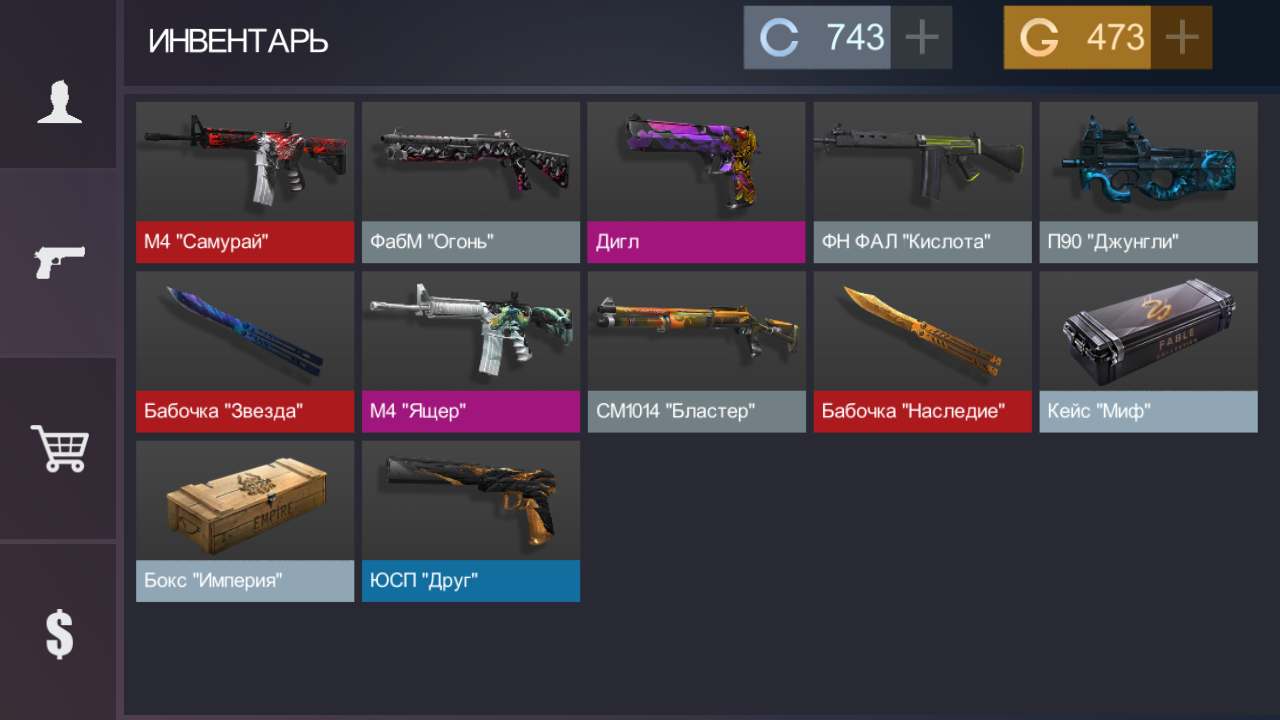1280x720 pixels.
Task: Add silver credits with the plus button
Action: [921, 37]
